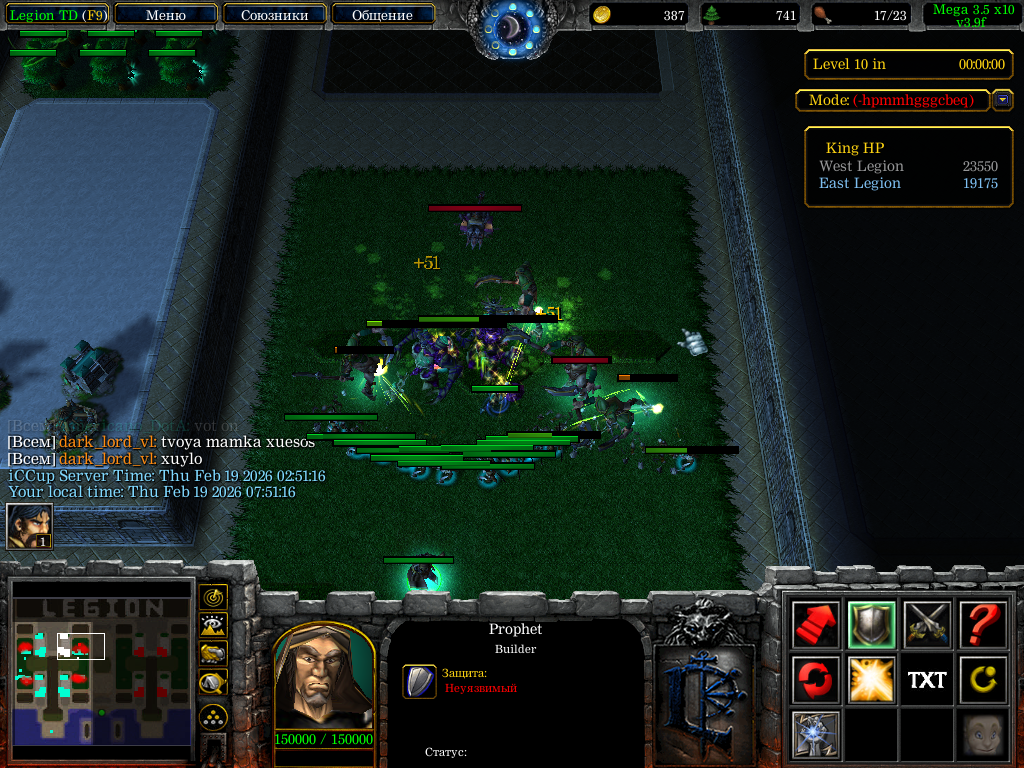Toggle creep display with the magnifier button

(213, 683)
